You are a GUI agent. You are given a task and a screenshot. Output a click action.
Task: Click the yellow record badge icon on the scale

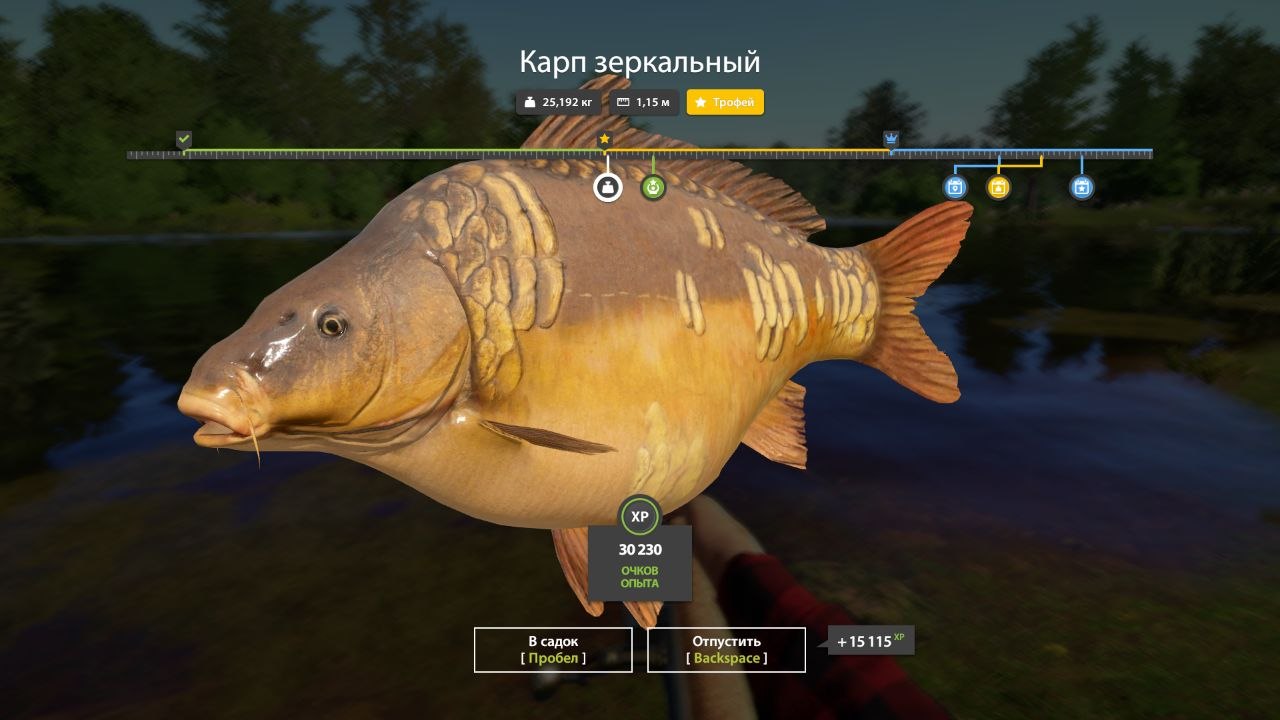(x=999, y=186)
